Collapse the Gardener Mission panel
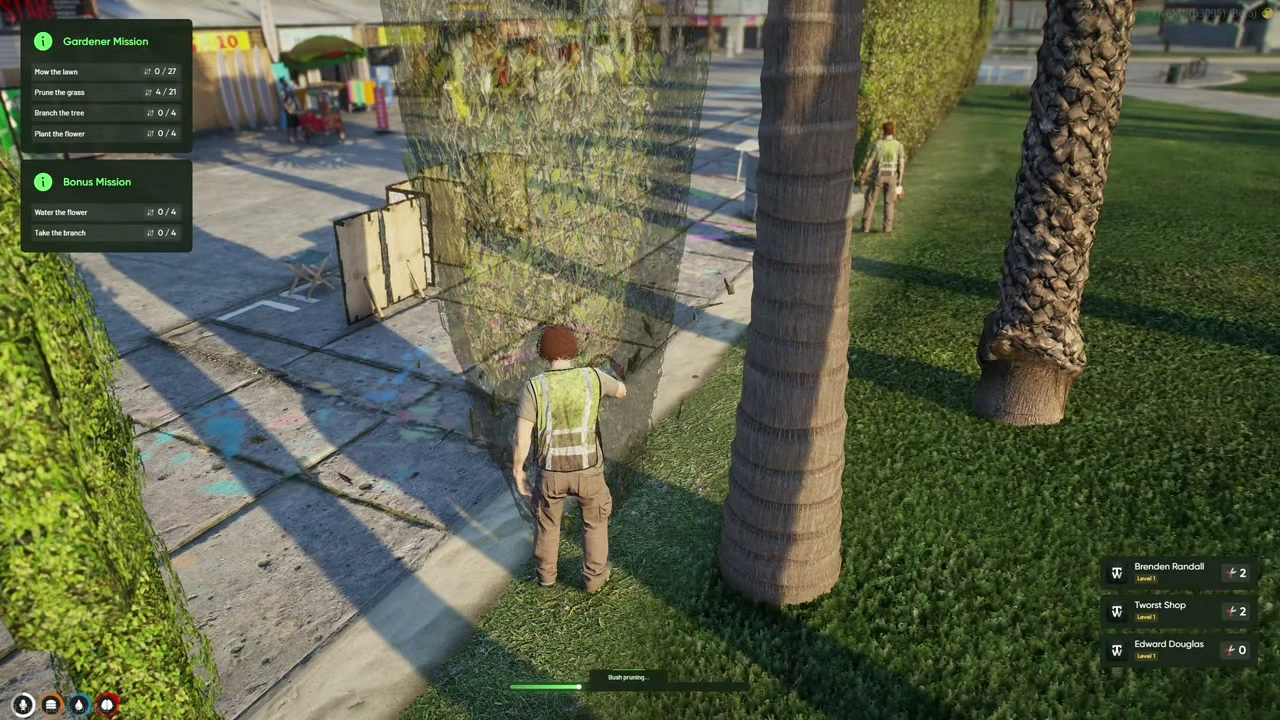The image size is (1280, 720). point(105,41)
